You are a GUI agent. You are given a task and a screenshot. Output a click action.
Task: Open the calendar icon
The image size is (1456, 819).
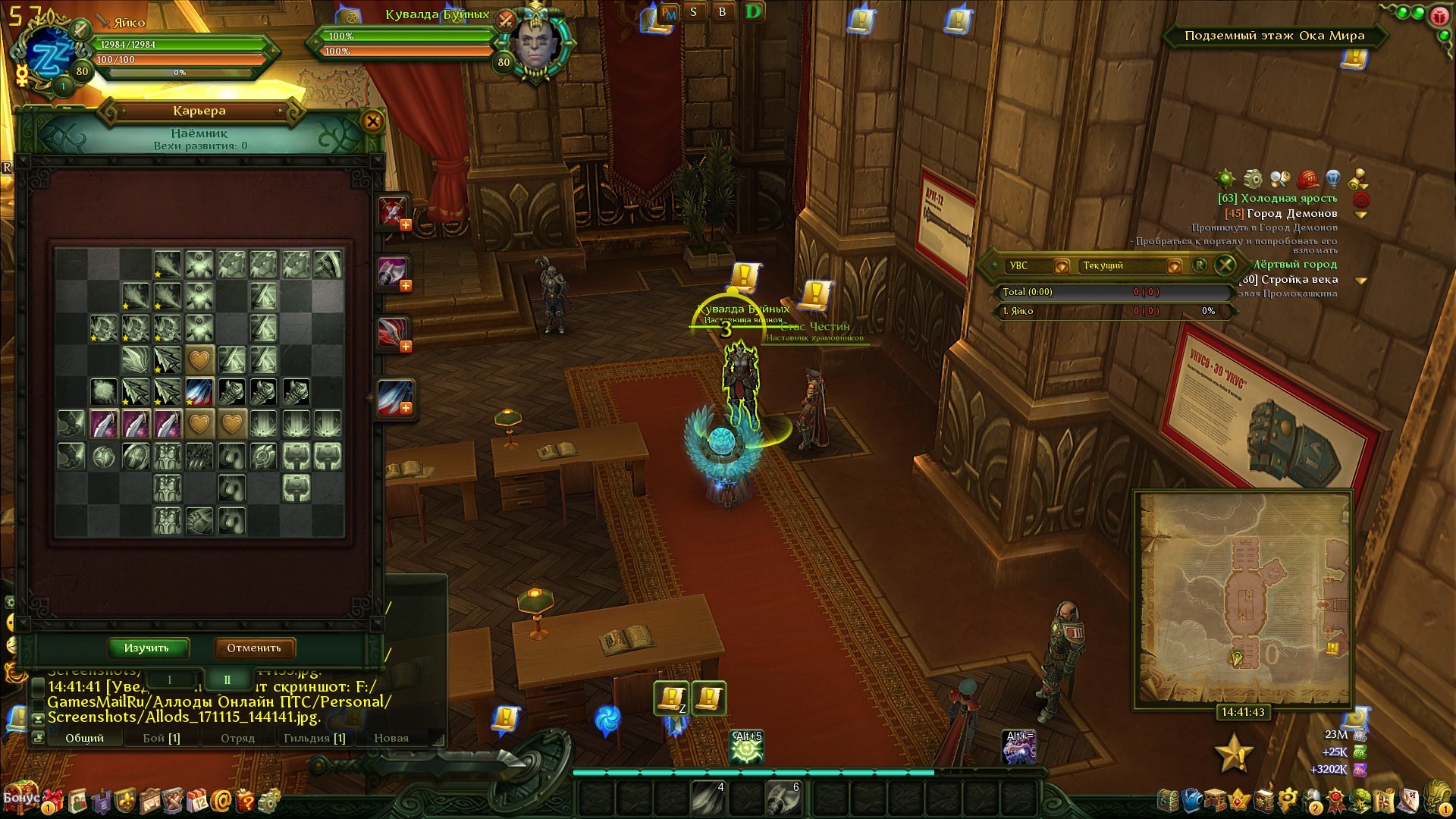[197, 801]
